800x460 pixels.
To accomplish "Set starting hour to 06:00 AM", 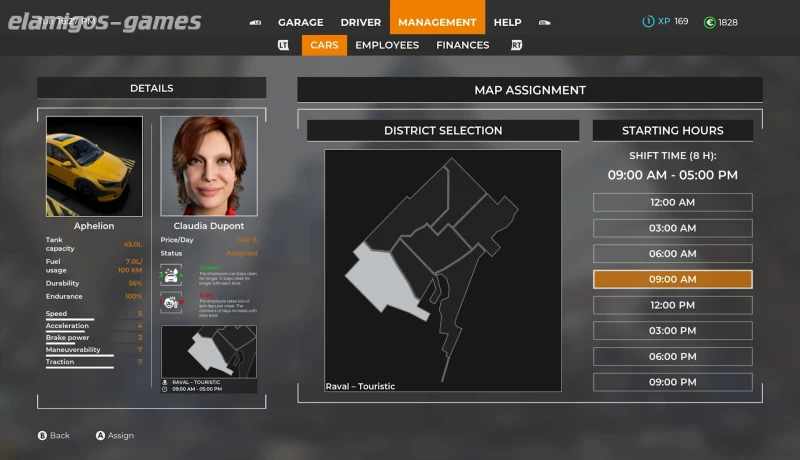I will (x=672, y=254).
